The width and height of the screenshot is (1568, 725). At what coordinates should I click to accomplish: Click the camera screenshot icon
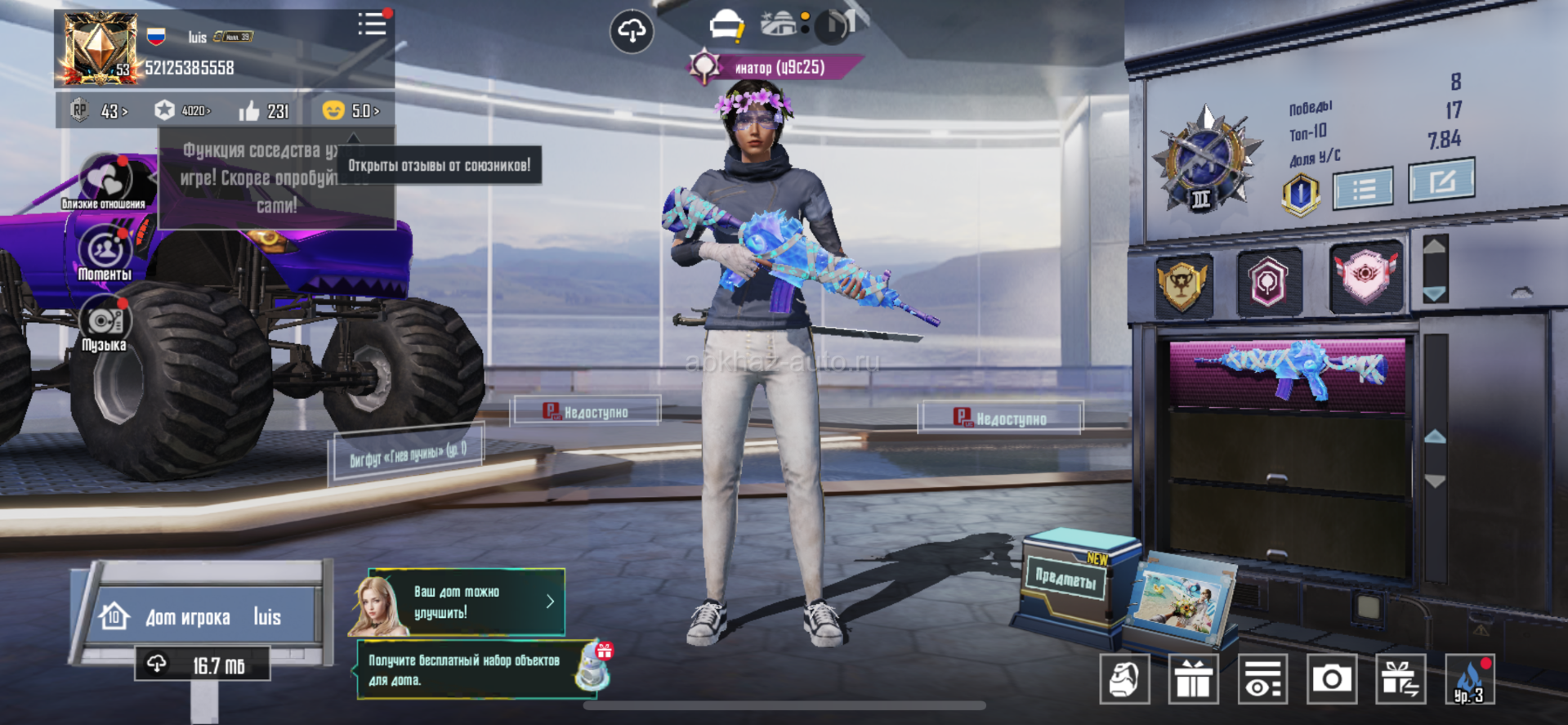coord(1331,679)
